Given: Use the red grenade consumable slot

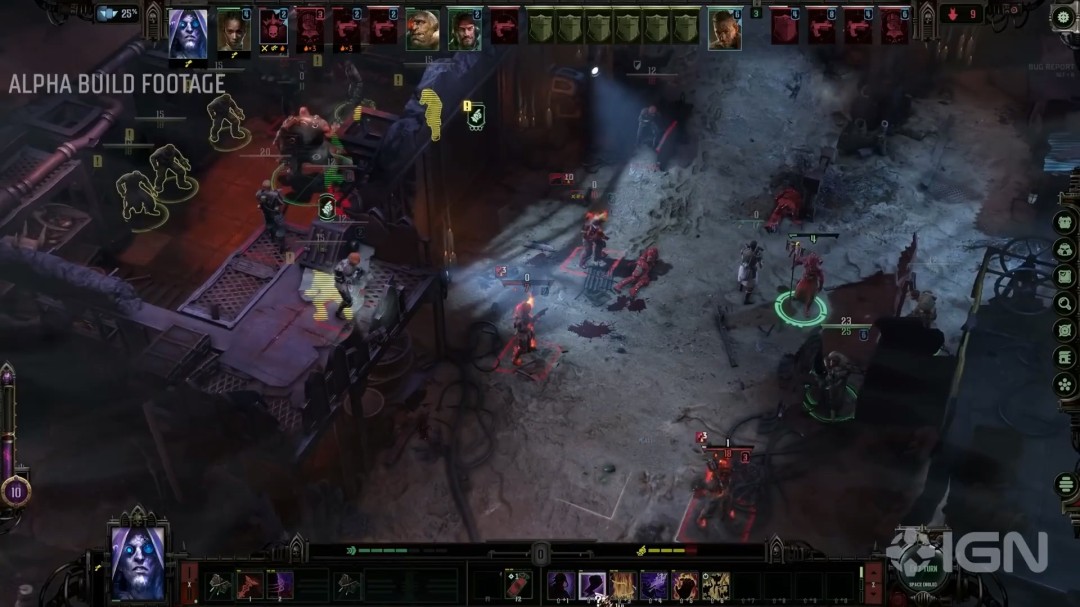Looking at the screenshot, I should [518, 585].
